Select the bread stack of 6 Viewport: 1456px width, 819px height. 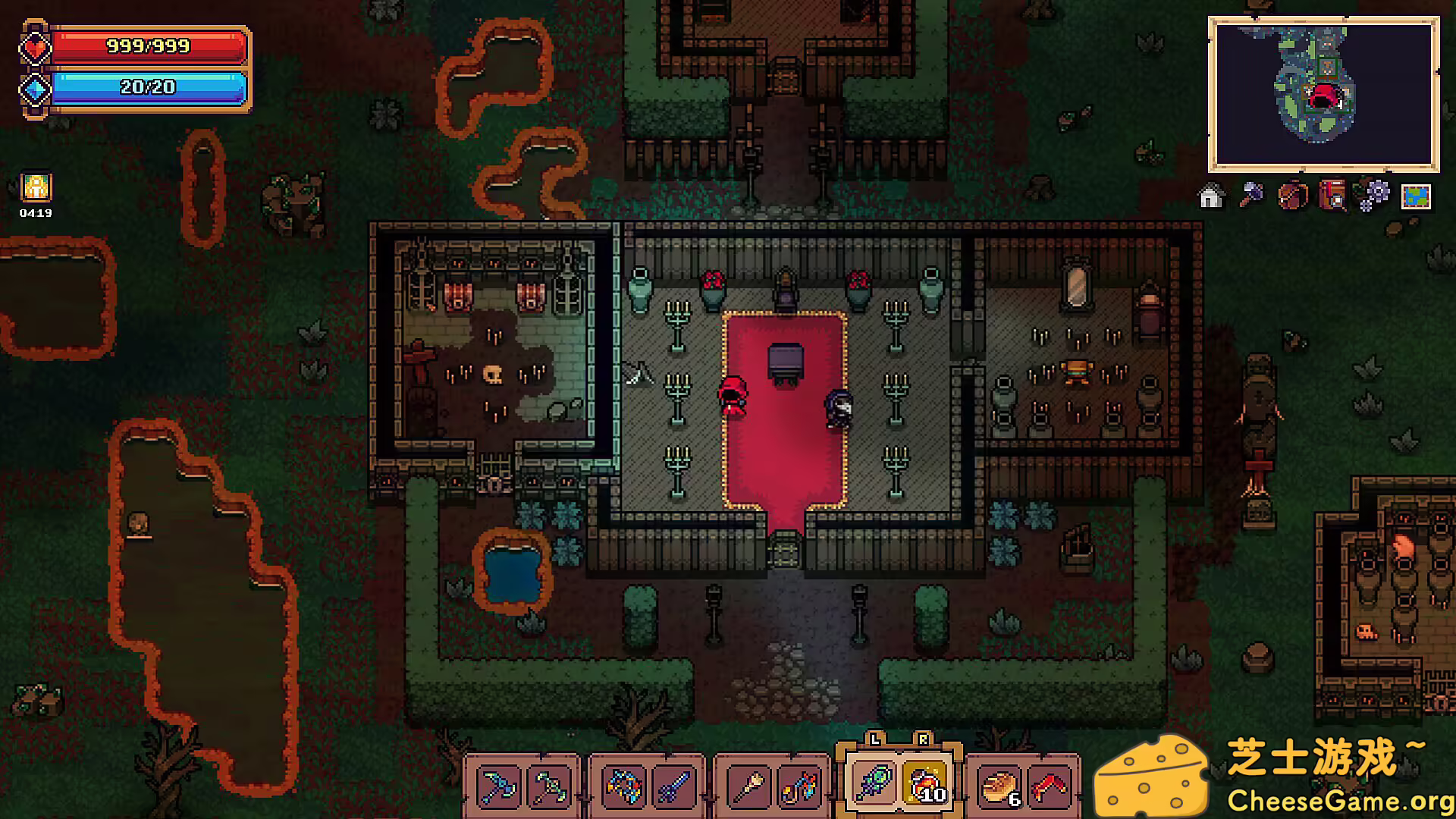(999, 786)
